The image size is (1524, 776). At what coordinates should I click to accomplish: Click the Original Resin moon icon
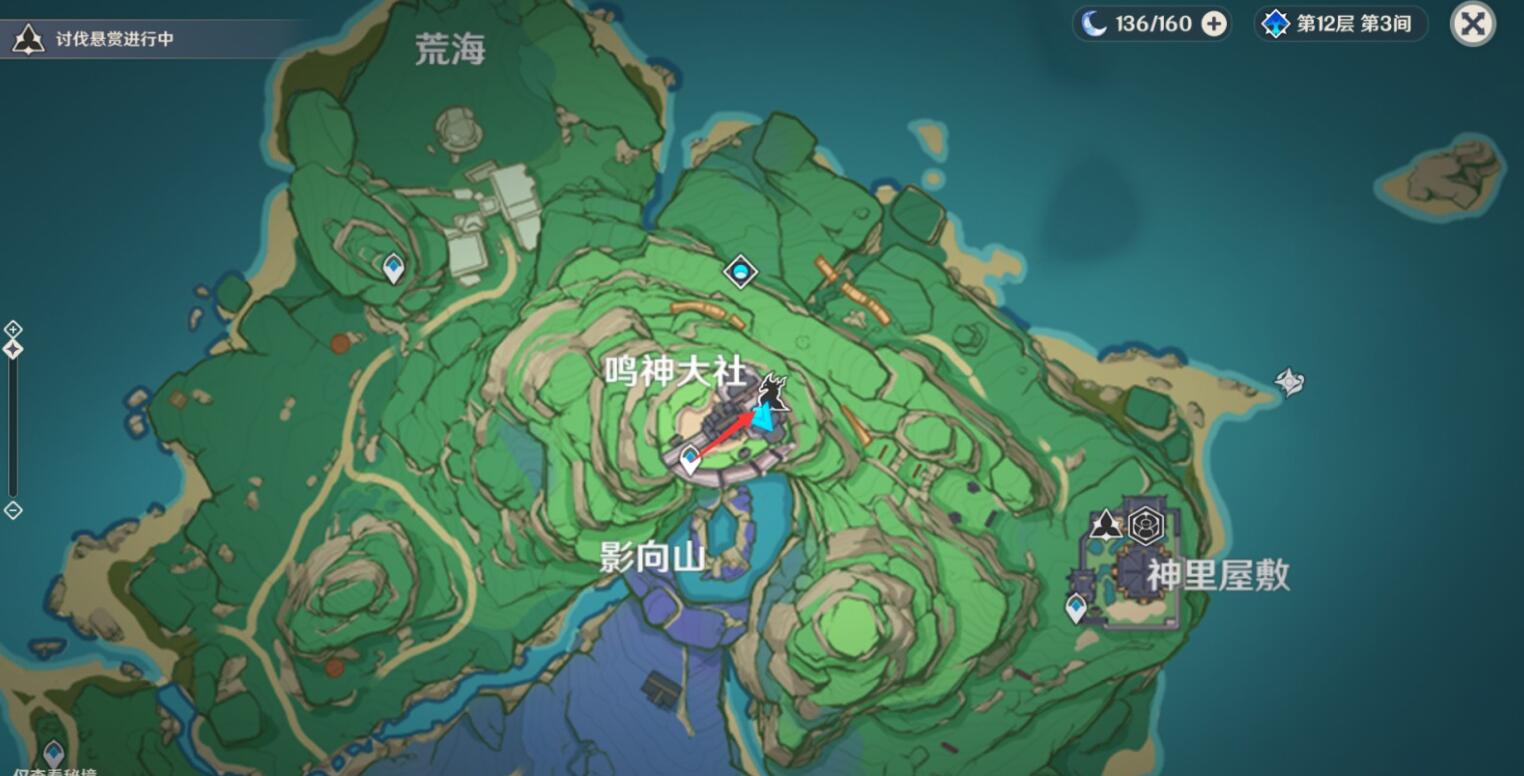click(1093, 23)
